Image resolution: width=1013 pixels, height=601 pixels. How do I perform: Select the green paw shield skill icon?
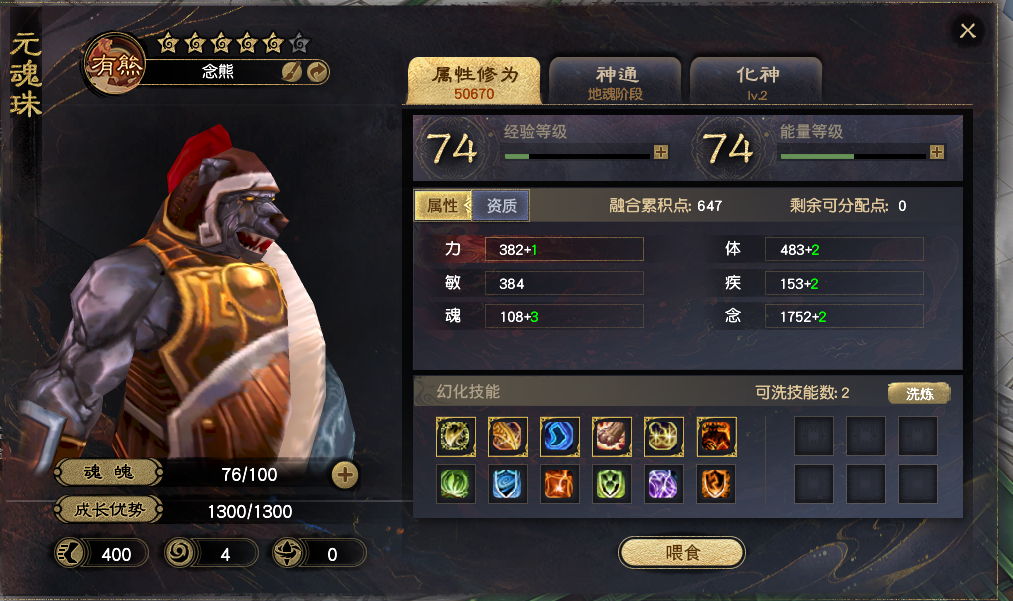click(612, 484)
